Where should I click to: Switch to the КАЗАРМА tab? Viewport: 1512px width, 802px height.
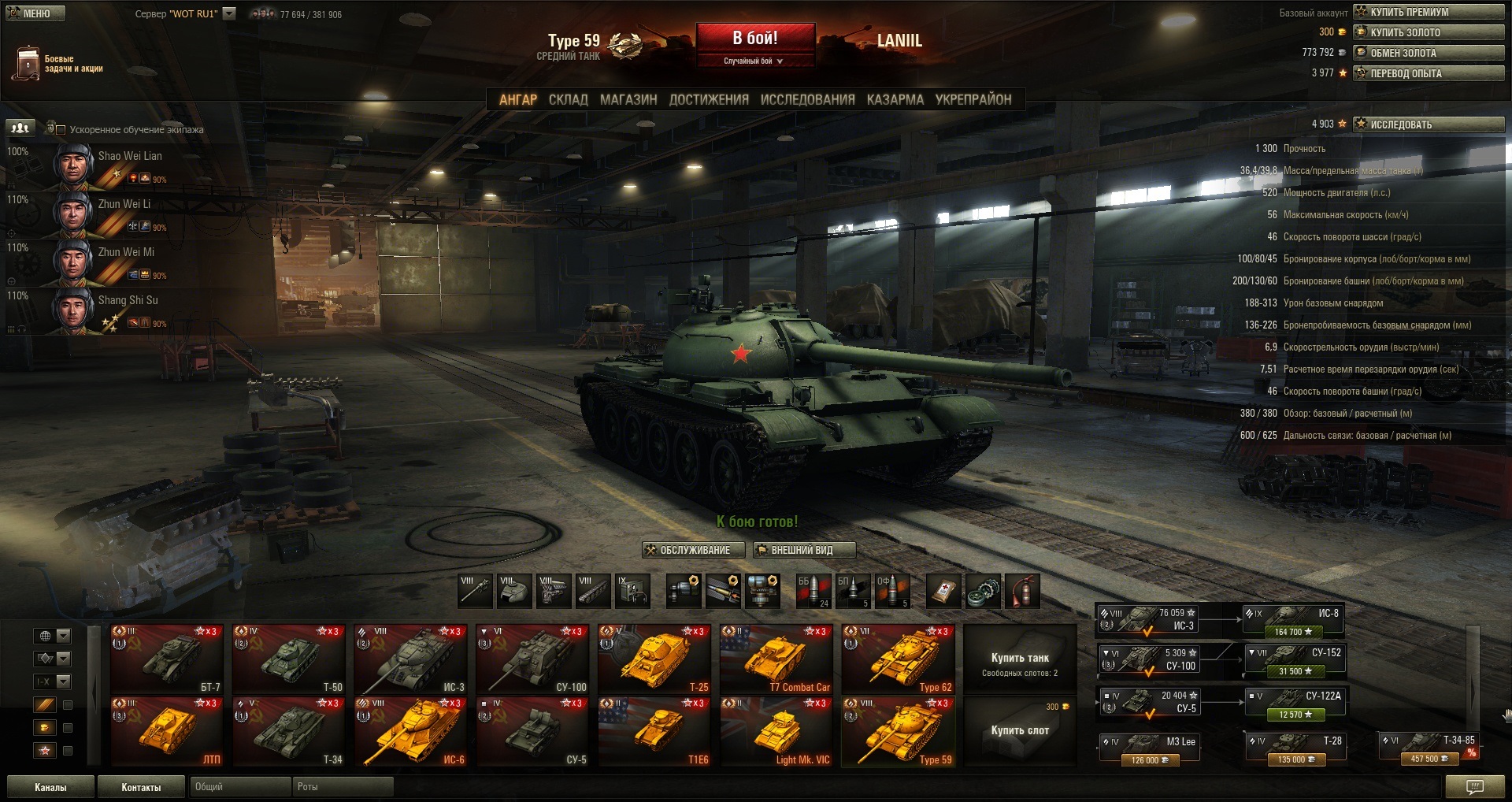895,100
